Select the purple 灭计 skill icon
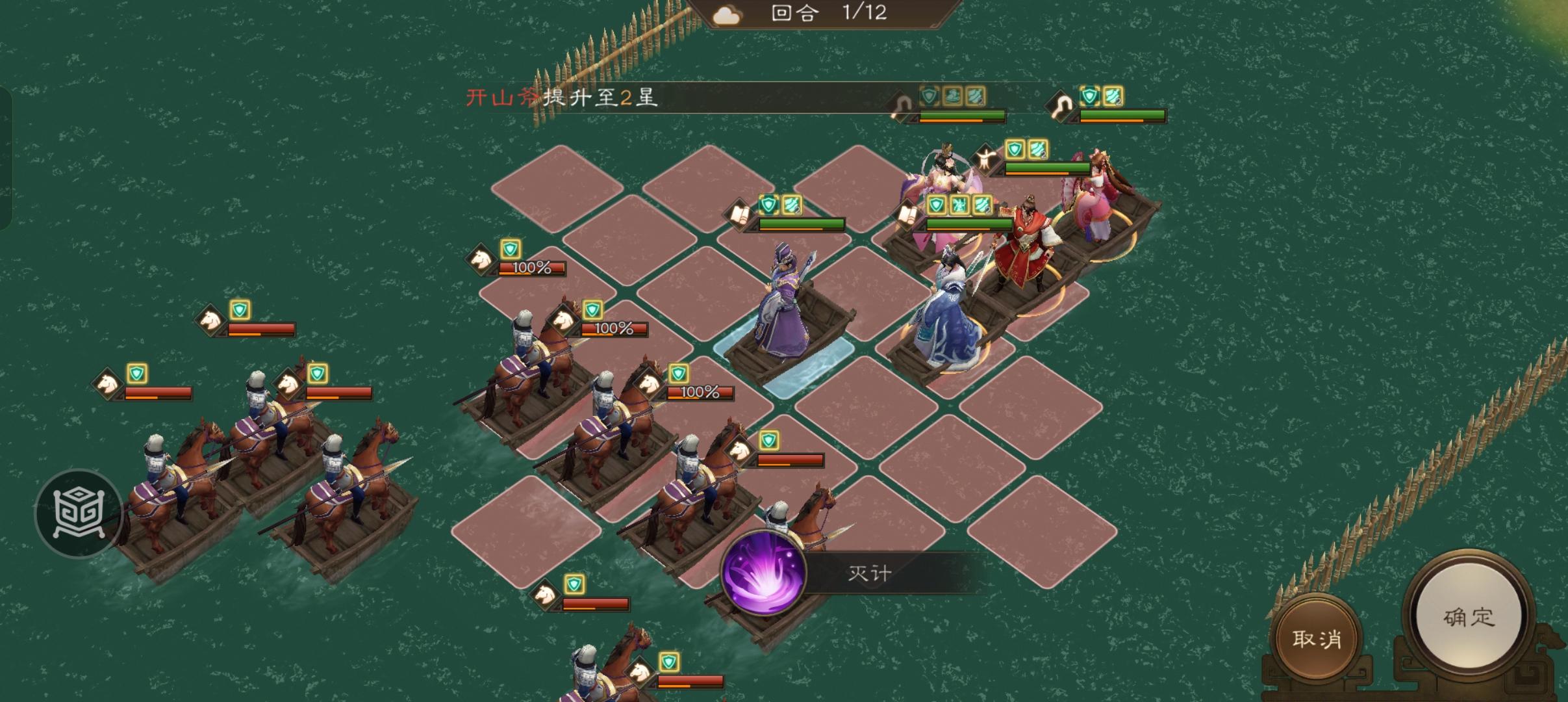This screenshot has height=702, width=1568. (x=763, y=572)
